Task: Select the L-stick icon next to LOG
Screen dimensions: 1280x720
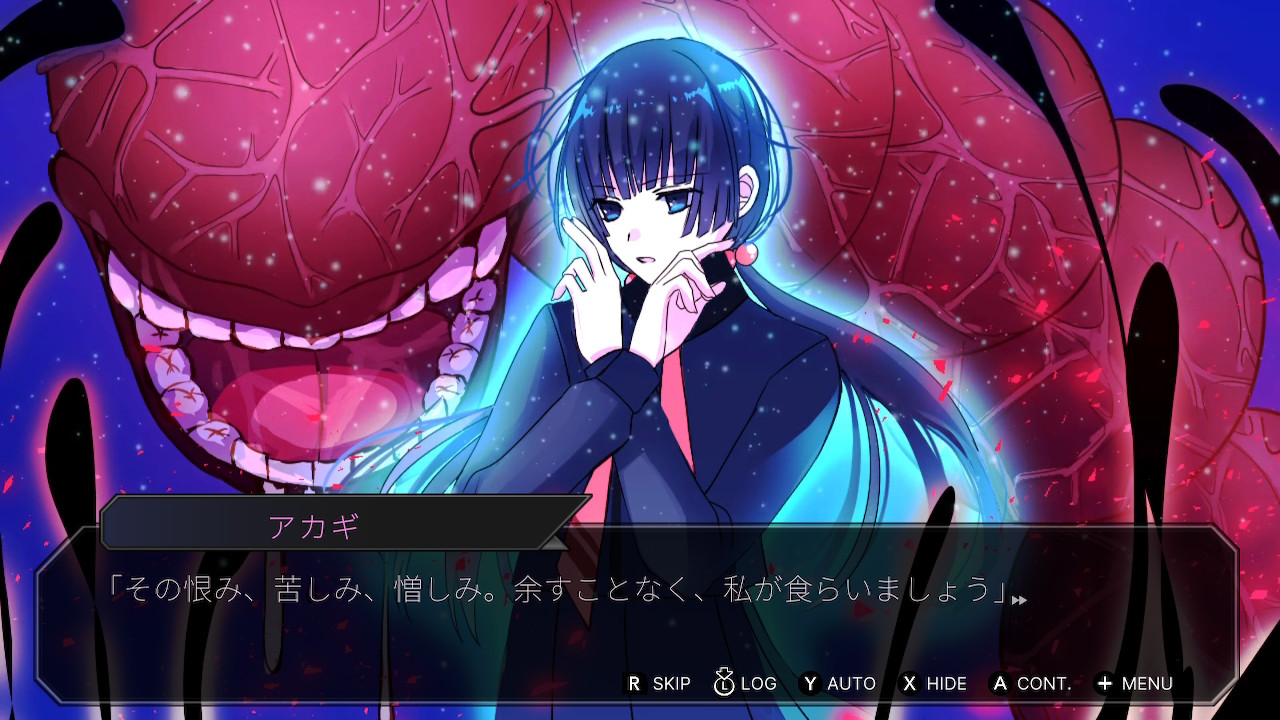Action: coord(723,684)
